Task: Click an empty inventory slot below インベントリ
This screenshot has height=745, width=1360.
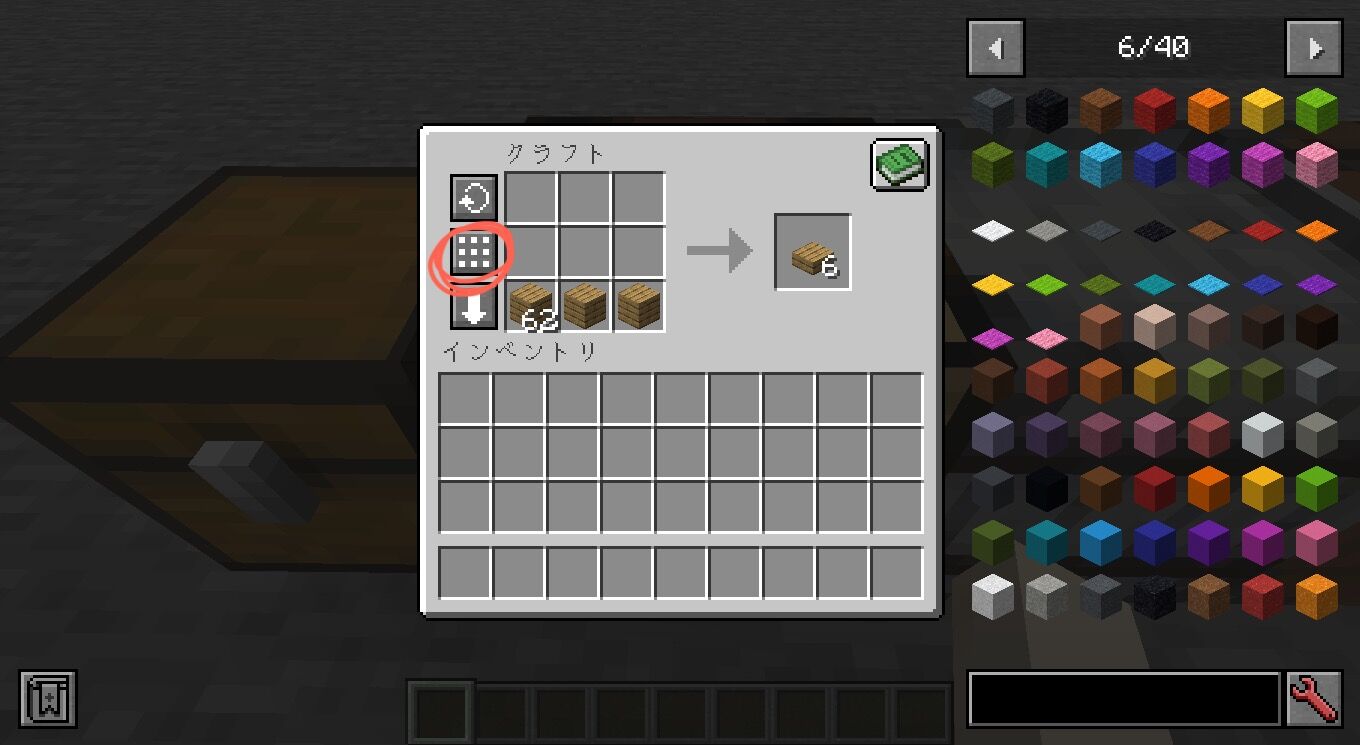Action: click(x=466, y=398)
